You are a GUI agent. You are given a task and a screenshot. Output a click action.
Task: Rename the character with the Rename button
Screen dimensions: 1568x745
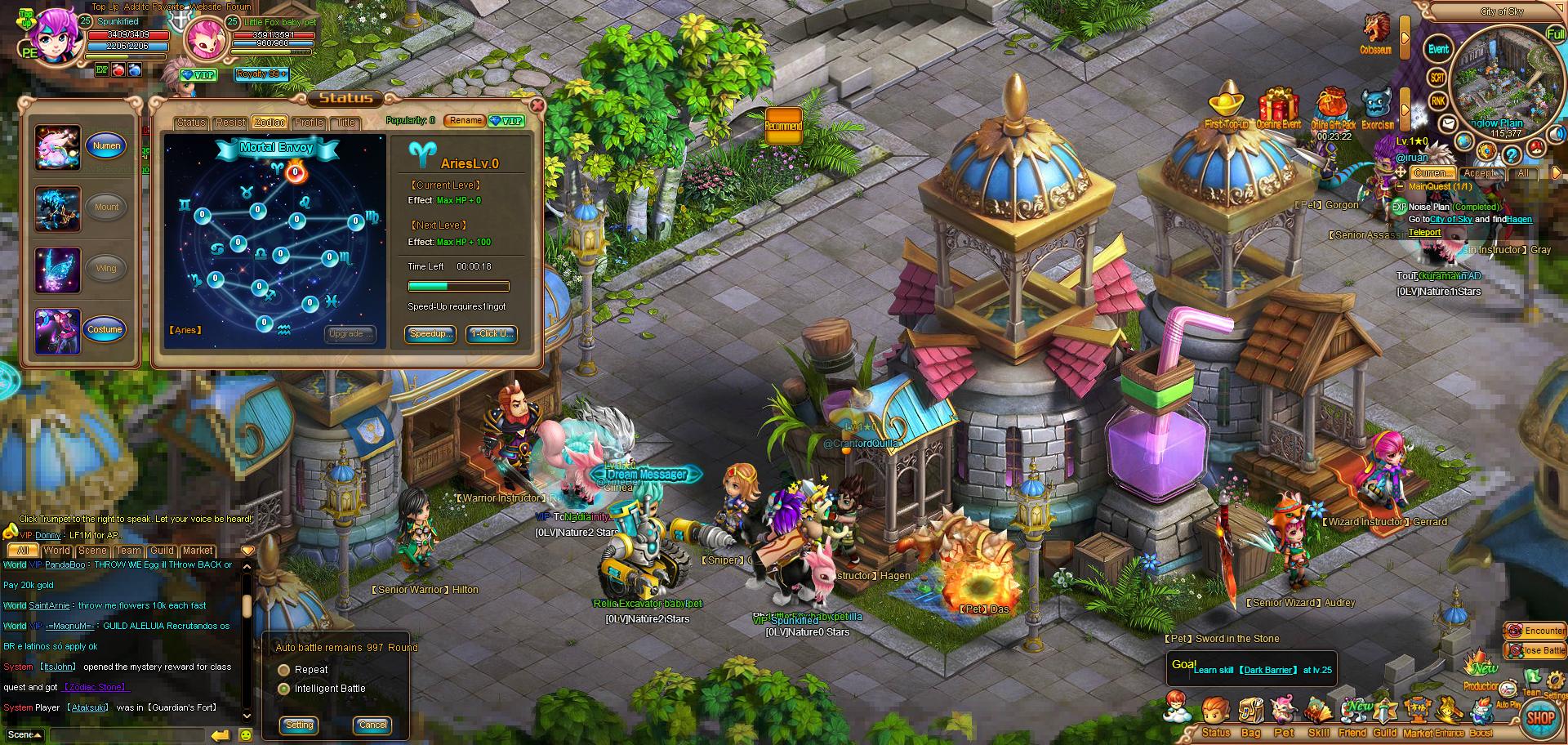coord(465,121)
